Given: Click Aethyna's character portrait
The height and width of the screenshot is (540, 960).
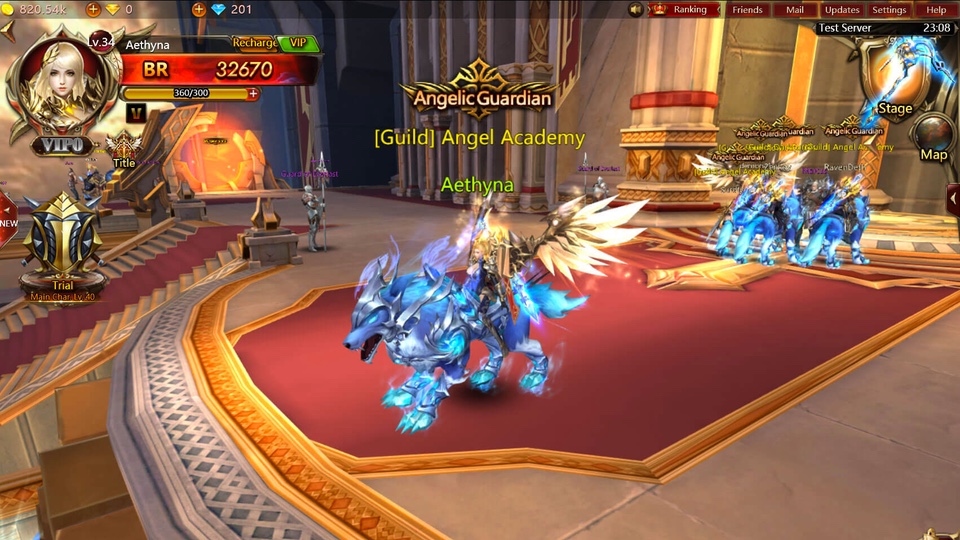Looking at the screenshot, I should [62, 83].
